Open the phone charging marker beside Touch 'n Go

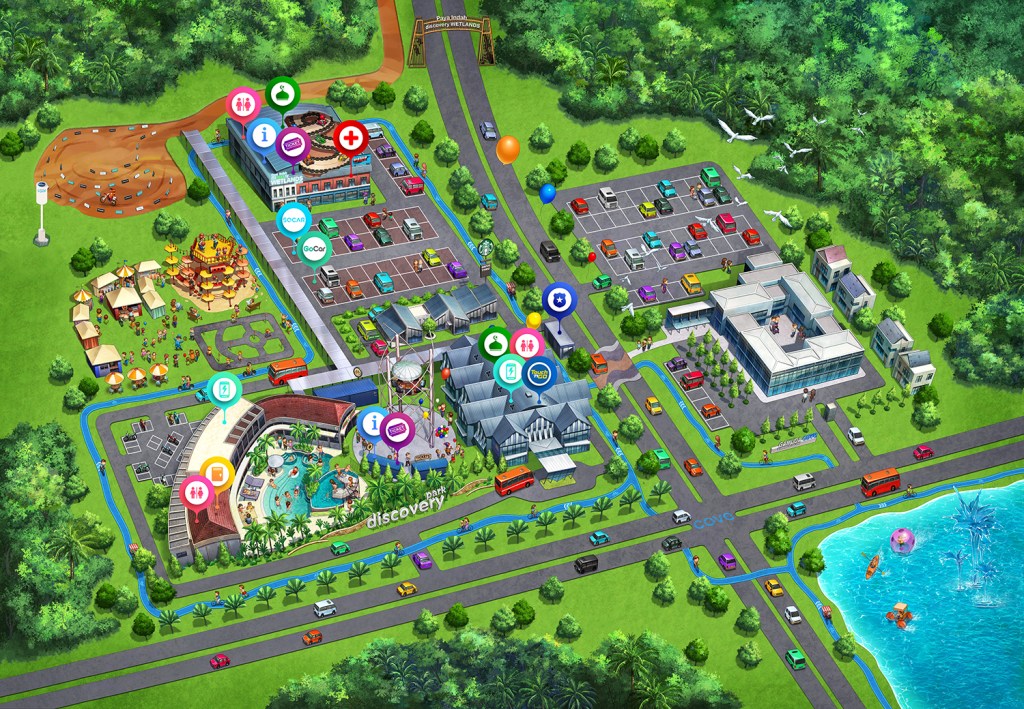[510, 372]
